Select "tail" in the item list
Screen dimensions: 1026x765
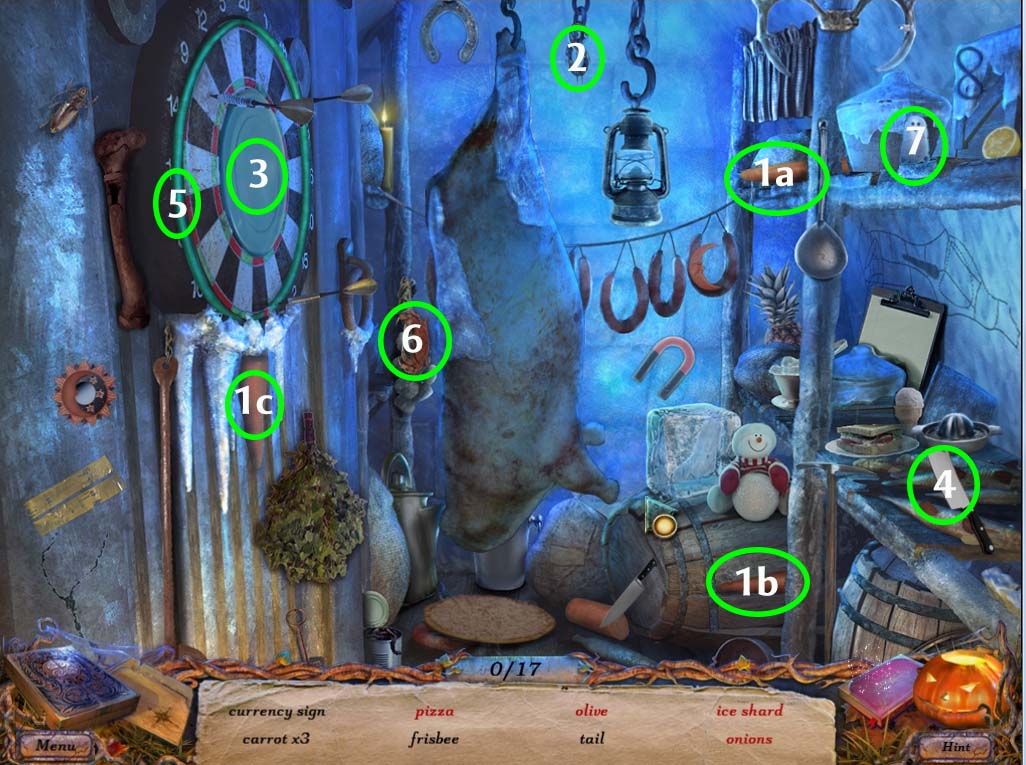[590, 739]
